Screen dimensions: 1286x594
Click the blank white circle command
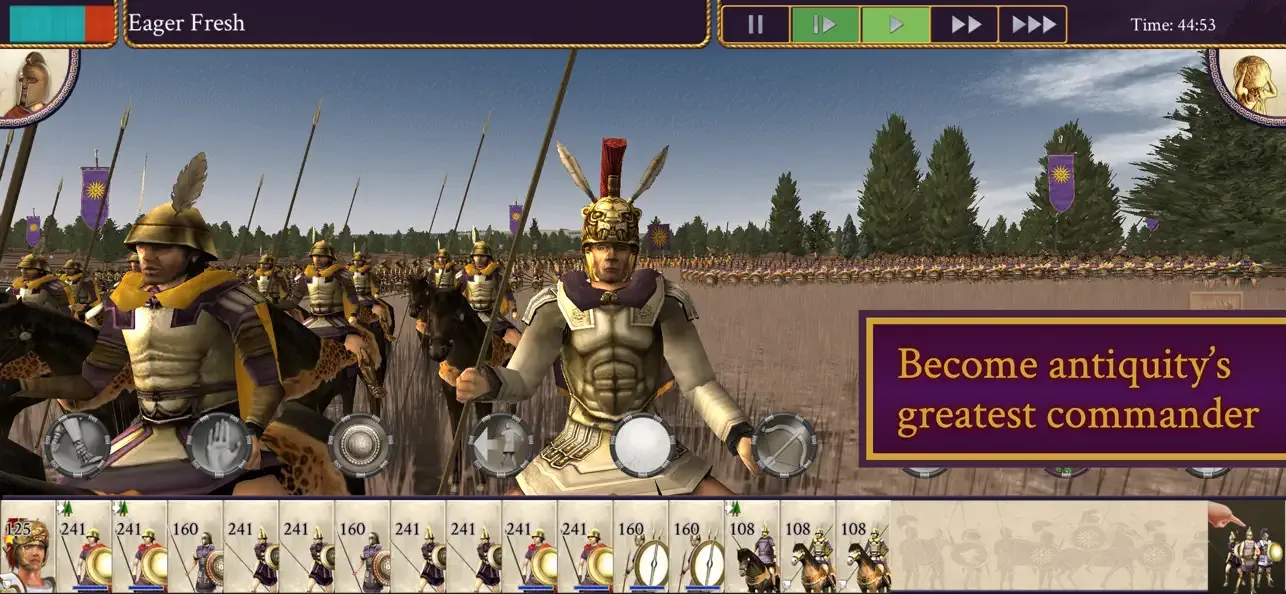point(642,443)
